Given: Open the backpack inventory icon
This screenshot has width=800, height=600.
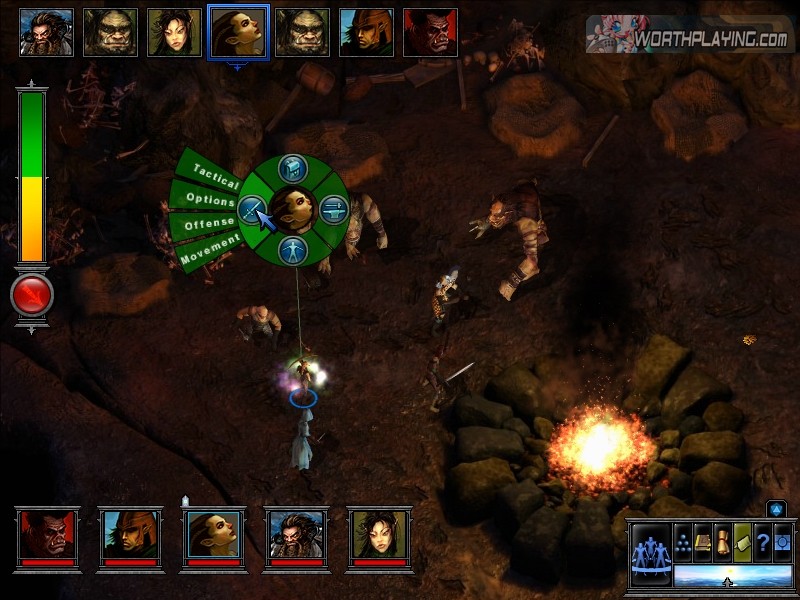Looking at the screenshot, I should point(295,167).
